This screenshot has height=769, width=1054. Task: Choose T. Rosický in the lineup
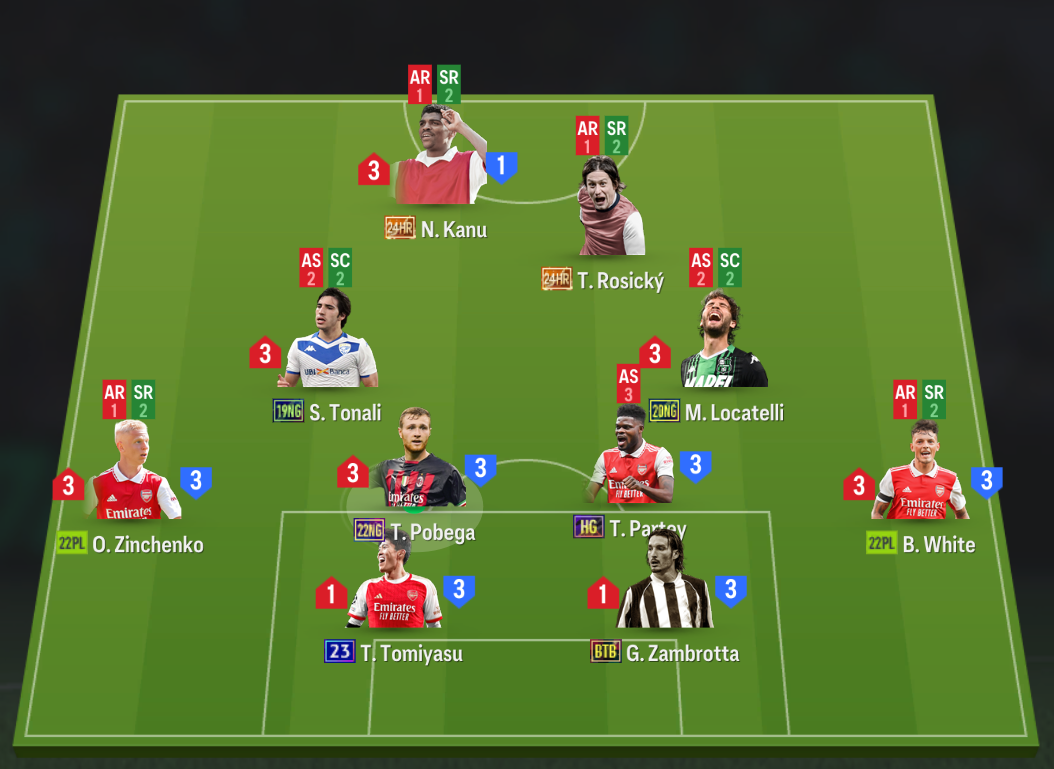pyautogui.click(x=611, y=210)
